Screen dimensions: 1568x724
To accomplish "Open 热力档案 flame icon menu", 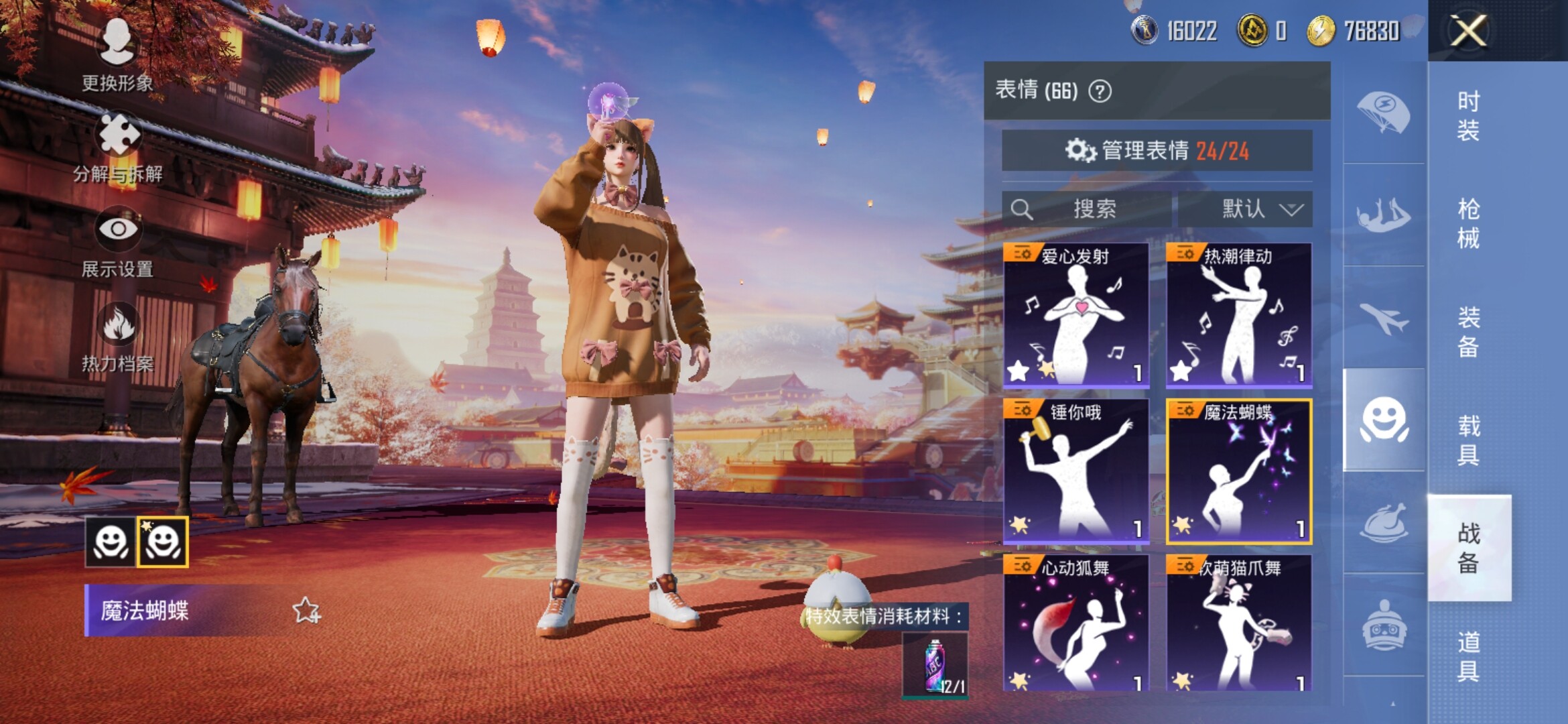I will tap(118, 335).
